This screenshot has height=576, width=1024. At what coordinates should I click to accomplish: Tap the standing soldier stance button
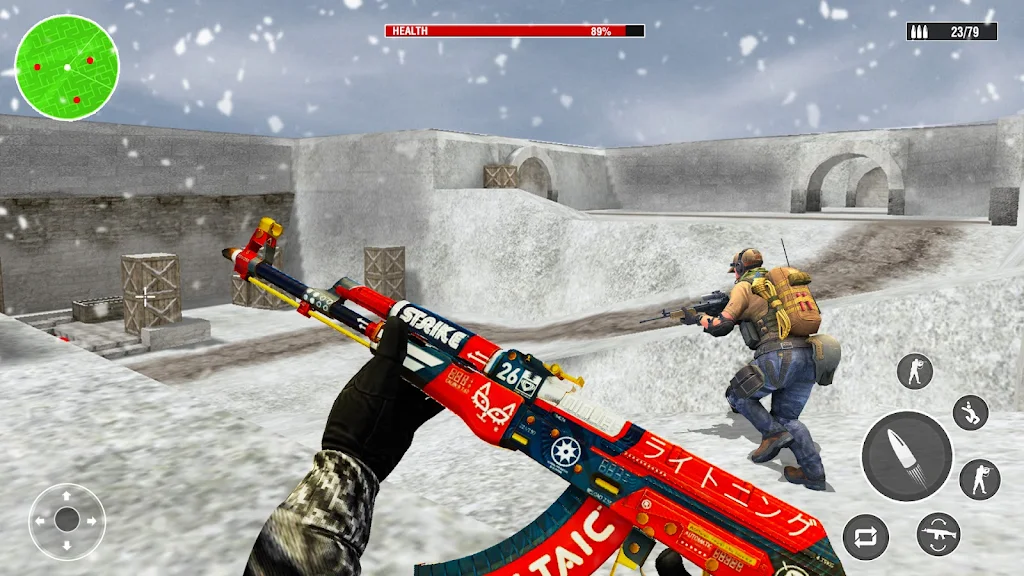915,371
